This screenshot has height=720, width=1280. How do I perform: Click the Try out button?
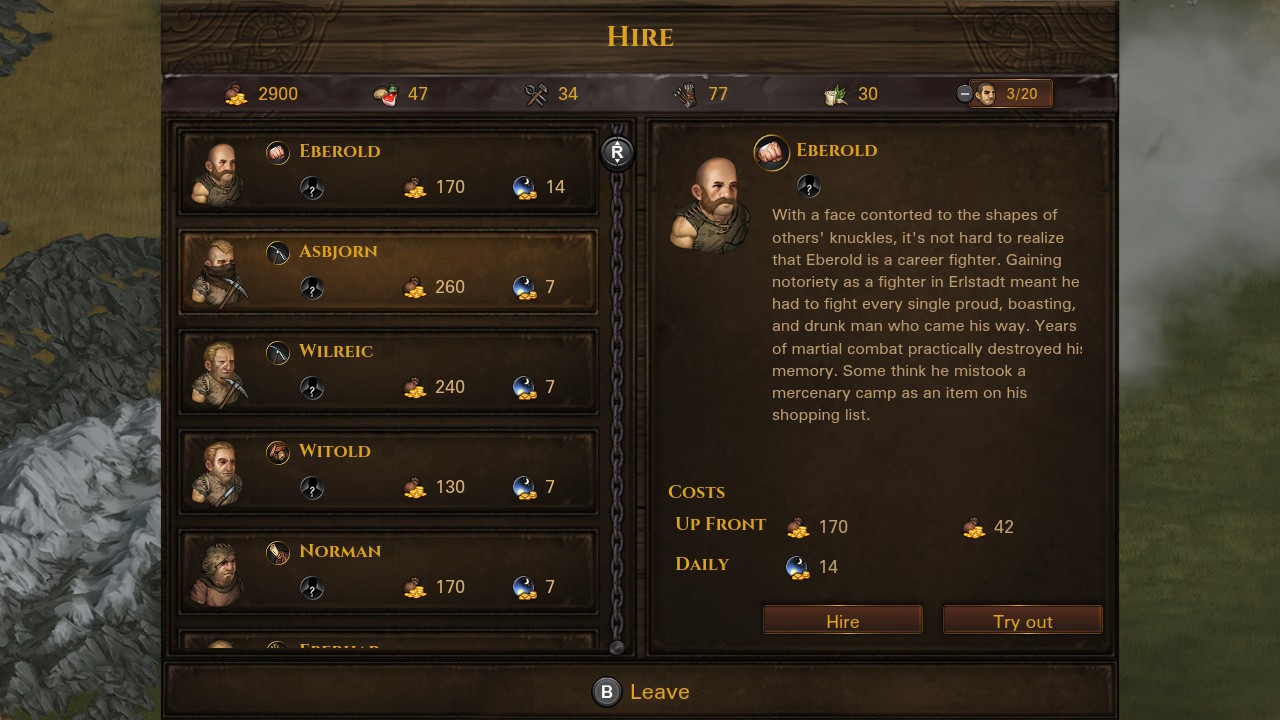pos(1022,621)
